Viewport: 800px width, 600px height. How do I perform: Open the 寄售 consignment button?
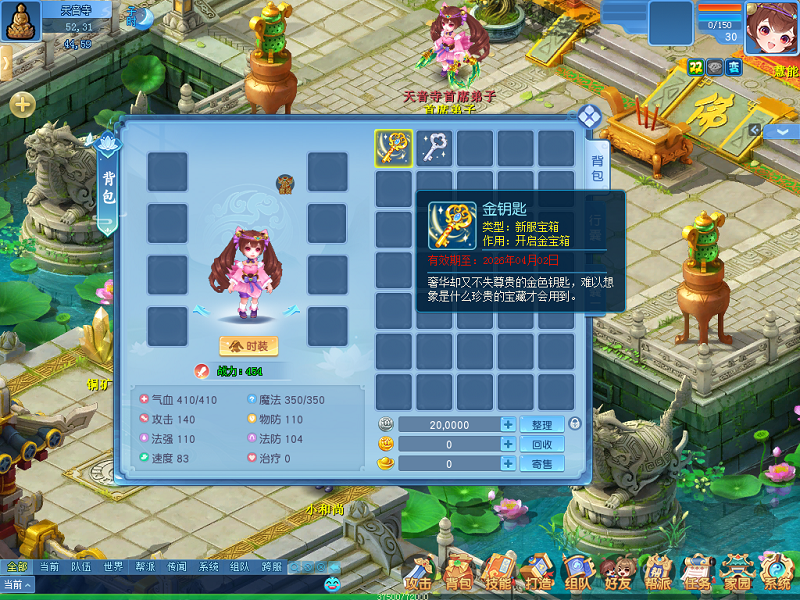coord(541,464)
